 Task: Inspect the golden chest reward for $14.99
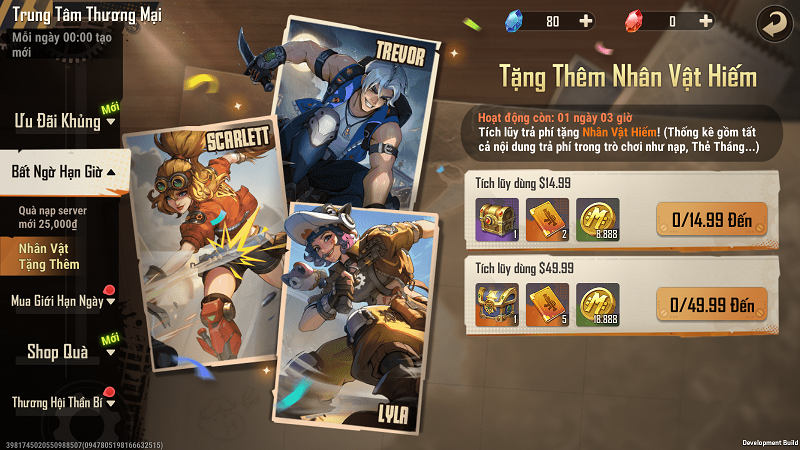[x=496, y=218]
